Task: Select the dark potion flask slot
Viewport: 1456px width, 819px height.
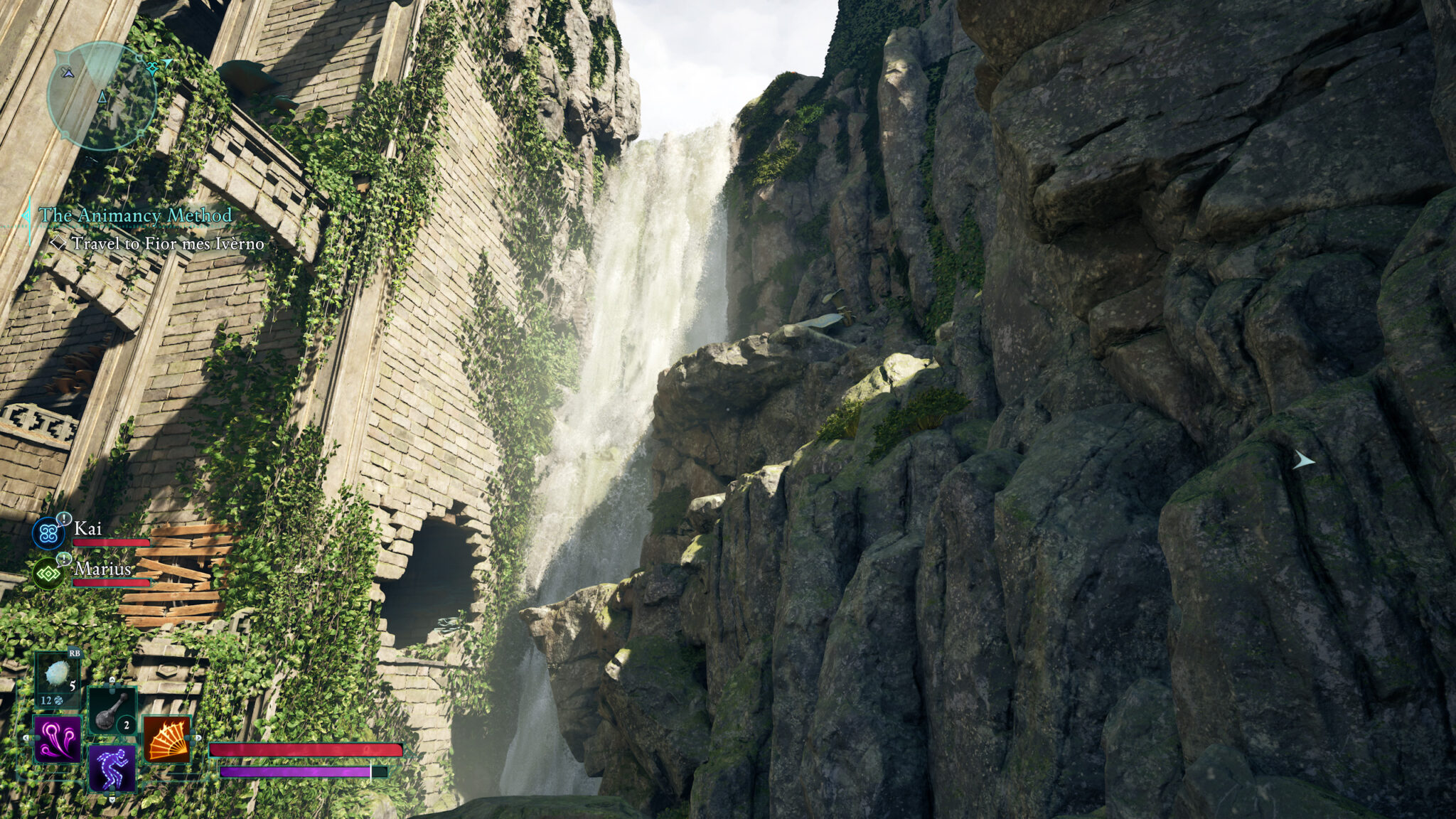Action: click(x=112, y=710)
